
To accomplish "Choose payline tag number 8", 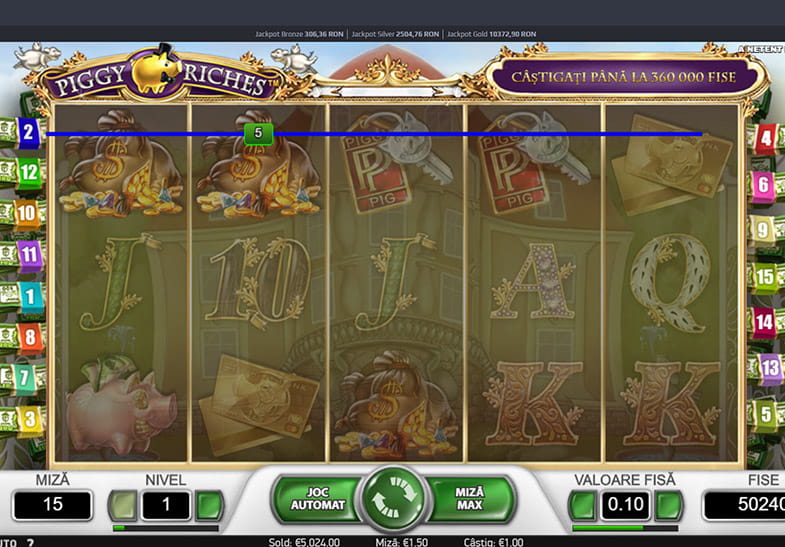I will coord(30,336).
